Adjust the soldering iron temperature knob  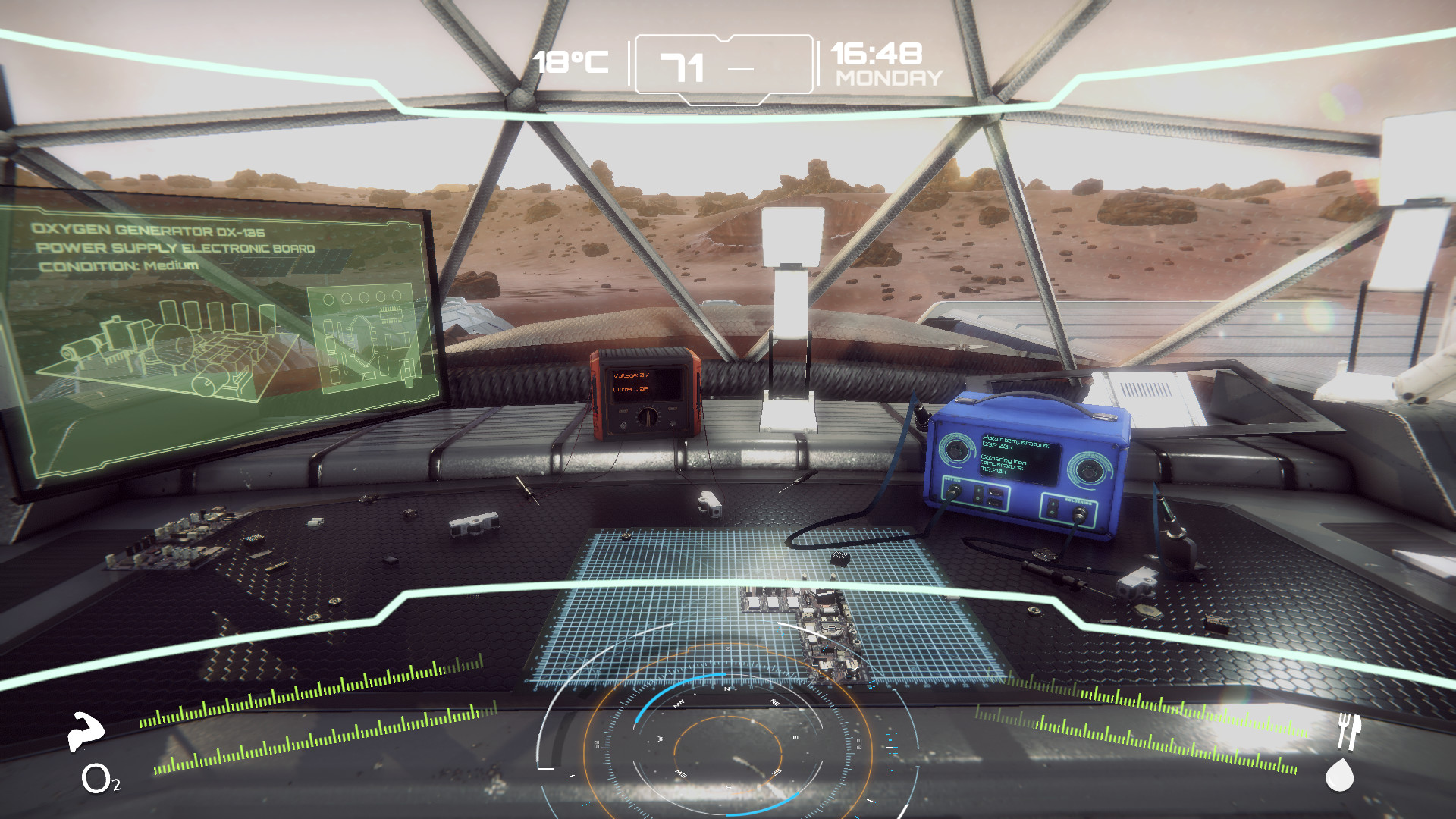[x=1088, y=471]
